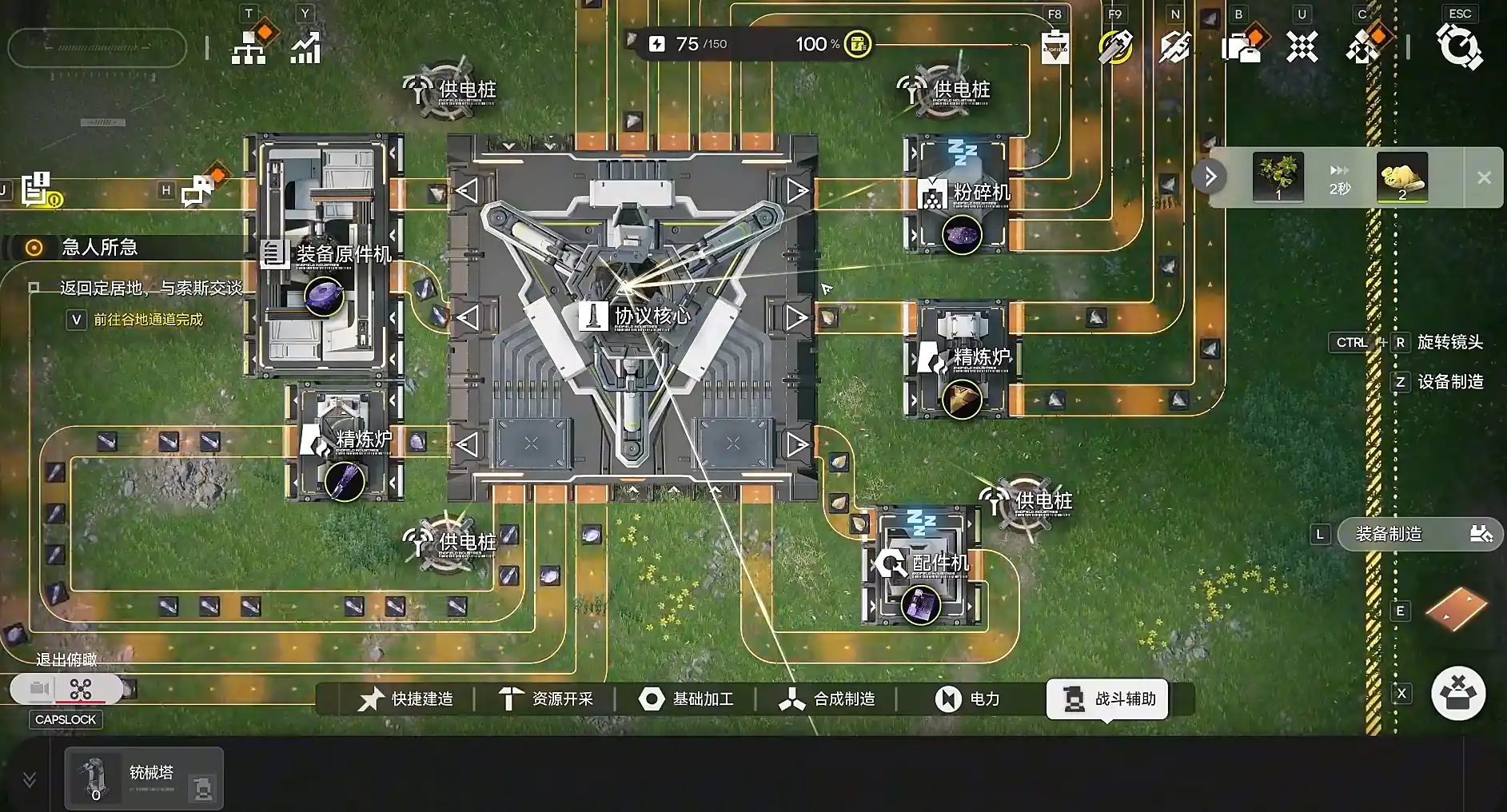Select the 基础加工 category tab
The width and height of the screenshot is (1507, 812).
point(686,699)
